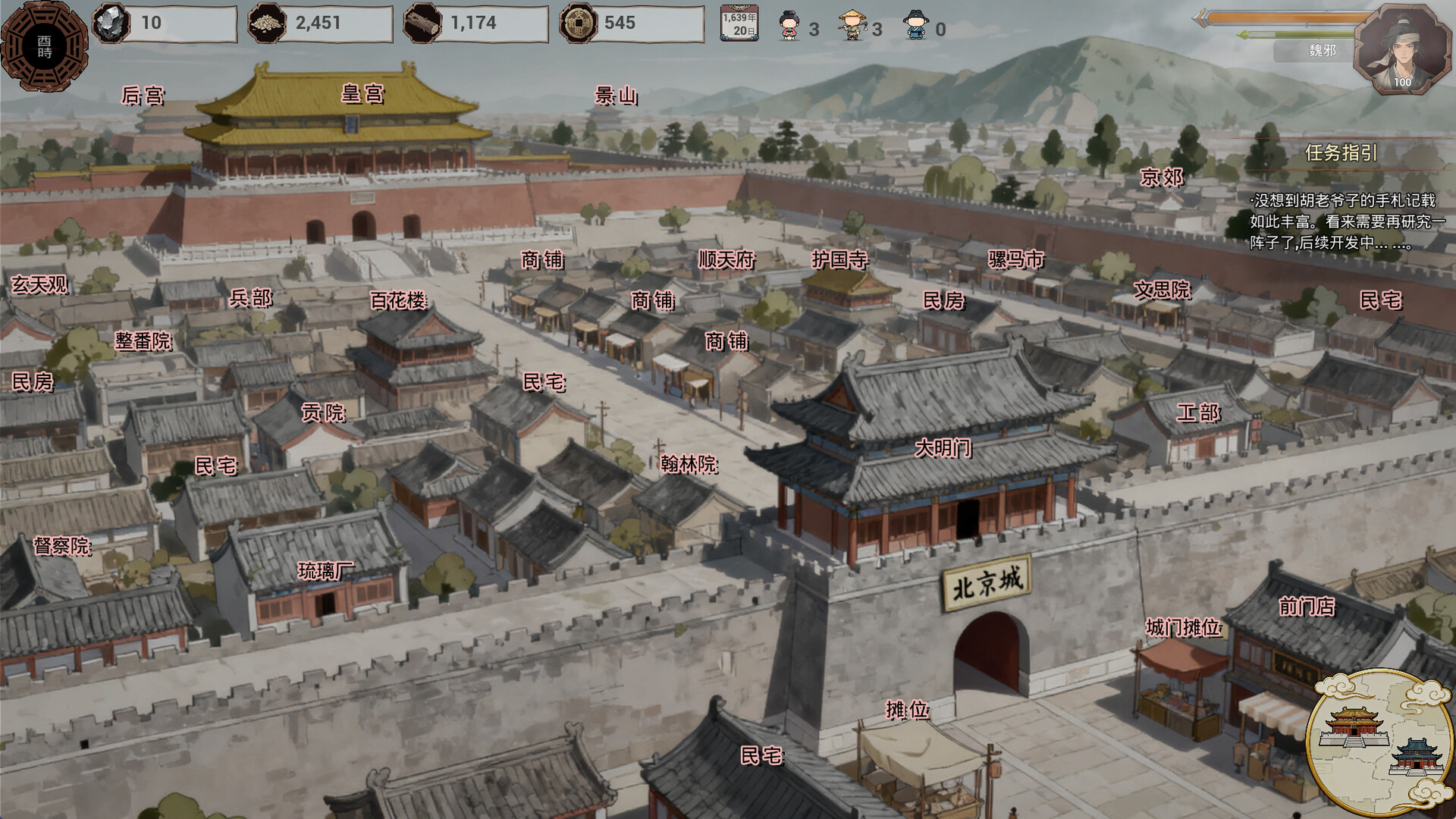The image size is (1456, 819).
Task: Select the 骡马市 market label
Action: tap(1015, 259)
